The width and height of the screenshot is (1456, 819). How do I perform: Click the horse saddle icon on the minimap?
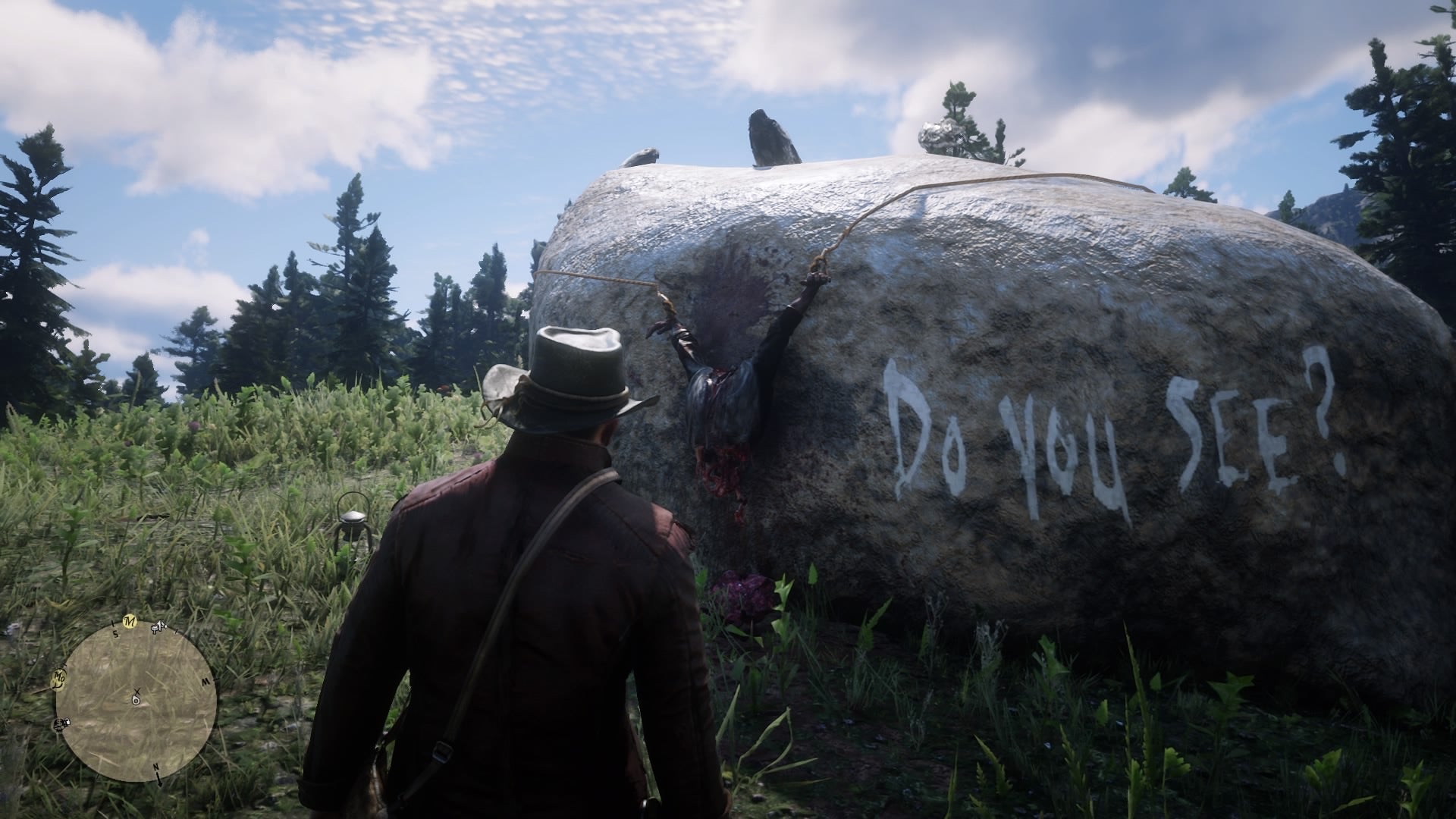pos(159,628)
